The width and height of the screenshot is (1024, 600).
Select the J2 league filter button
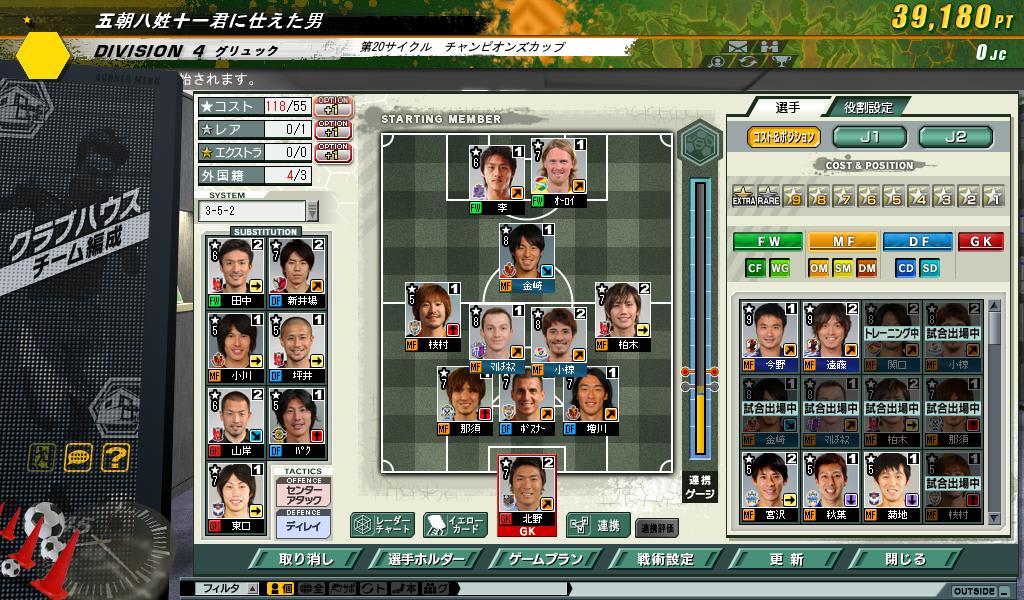(x=955, y=137)
